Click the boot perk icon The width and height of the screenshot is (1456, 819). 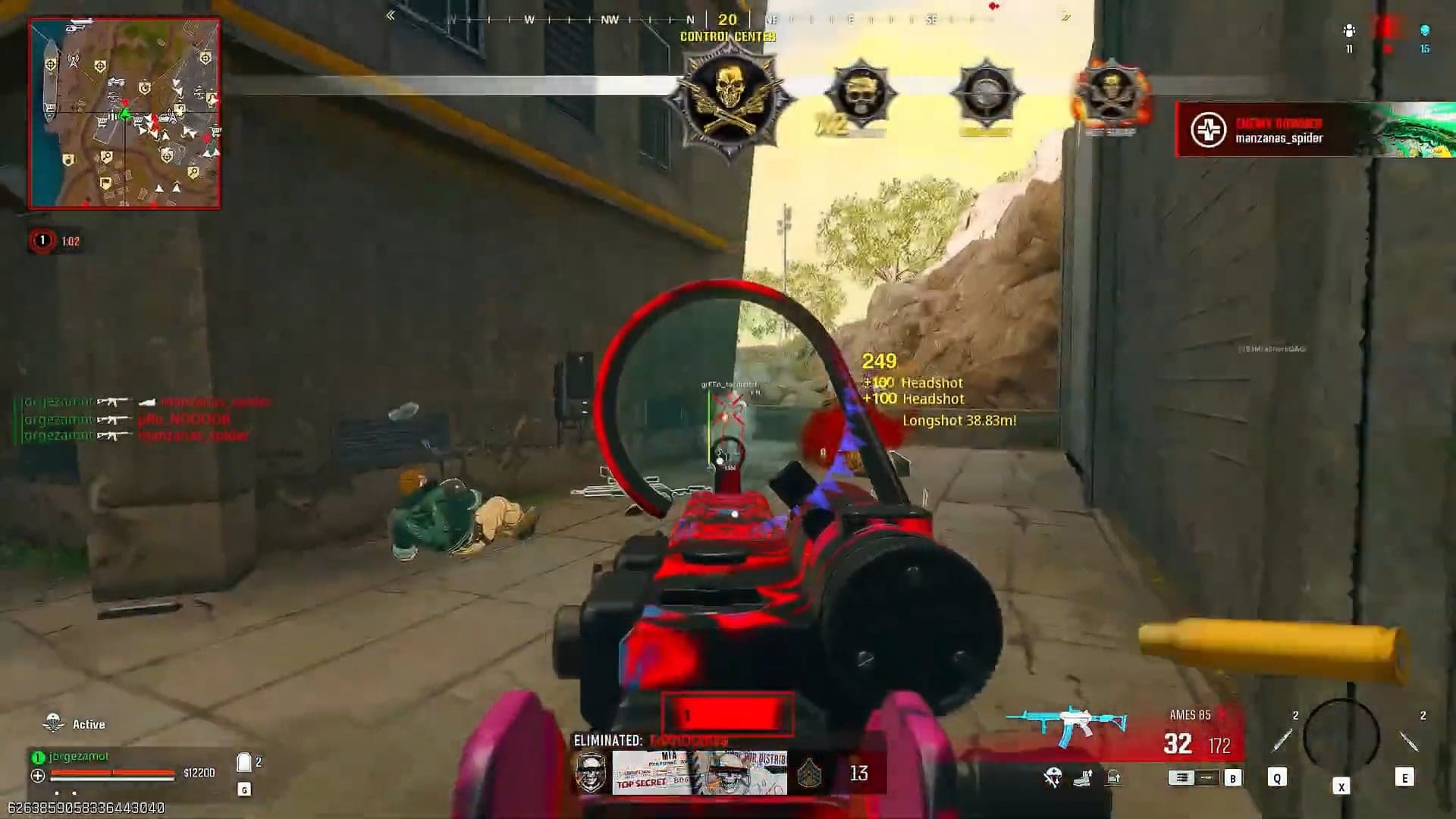pos(1083,777)
